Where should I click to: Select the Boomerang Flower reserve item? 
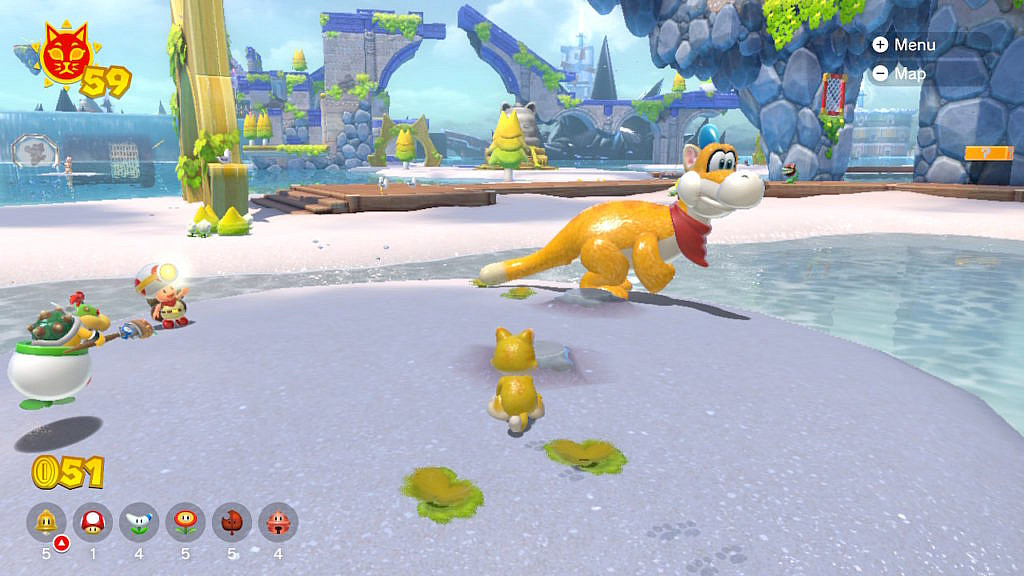point(139,521)
